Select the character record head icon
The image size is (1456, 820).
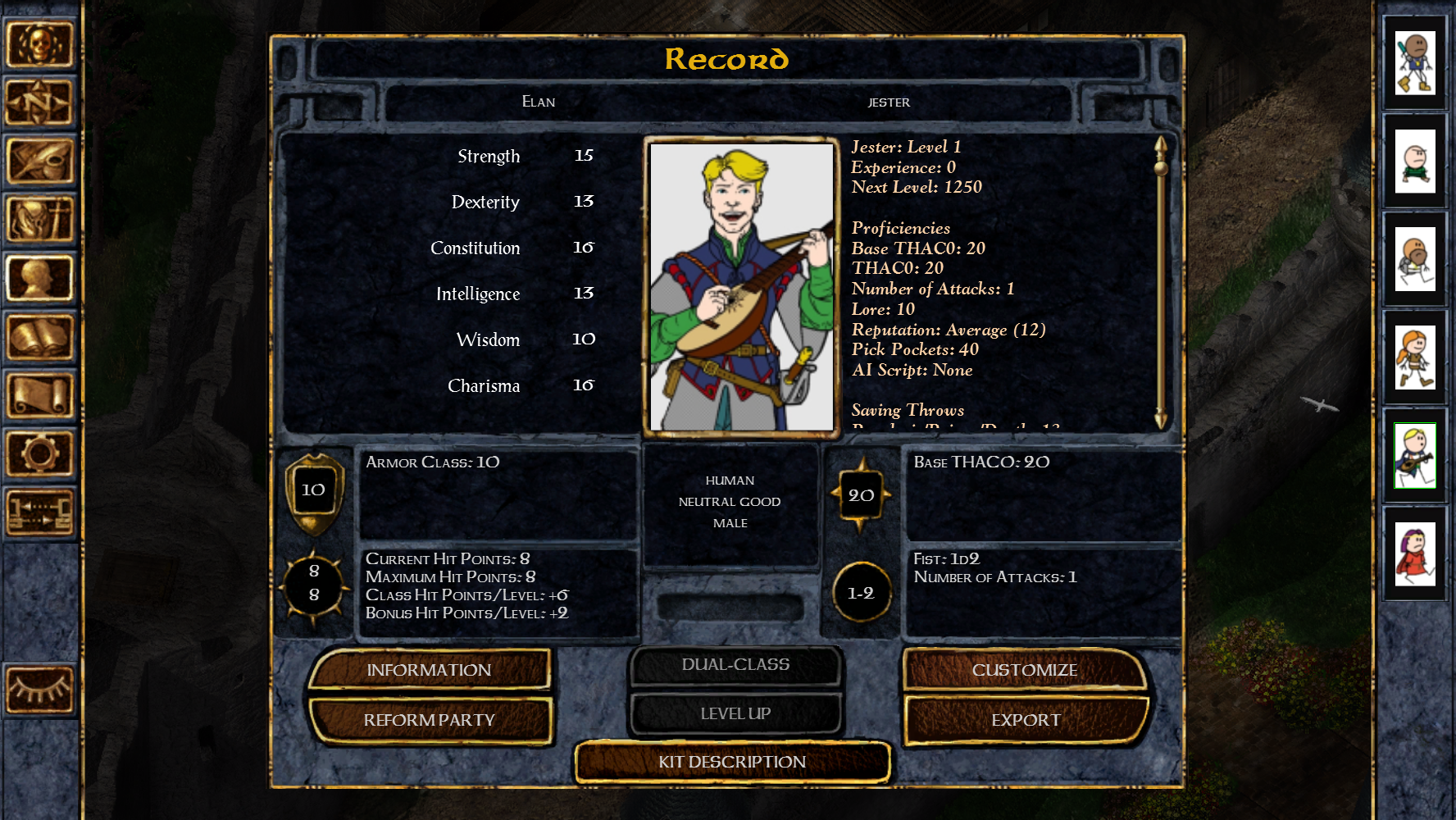coord(39,278)
